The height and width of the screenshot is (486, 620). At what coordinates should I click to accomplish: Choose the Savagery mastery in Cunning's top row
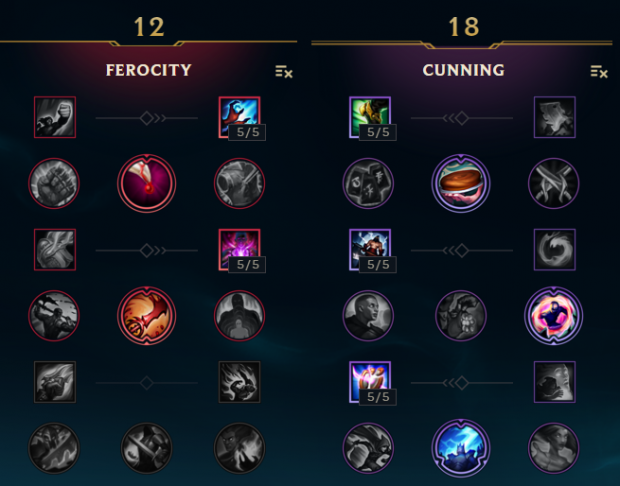coord(552,115)
